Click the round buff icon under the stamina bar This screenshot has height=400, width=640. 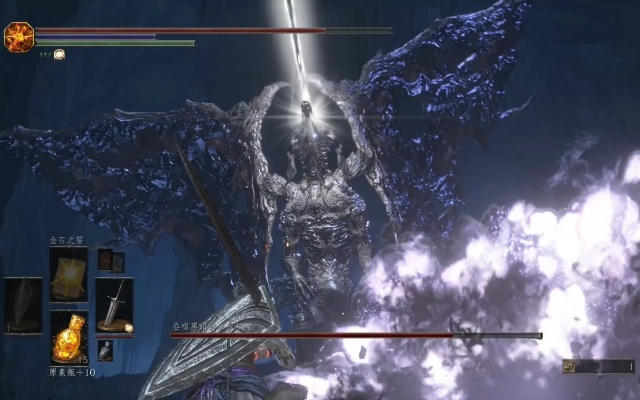59,54
